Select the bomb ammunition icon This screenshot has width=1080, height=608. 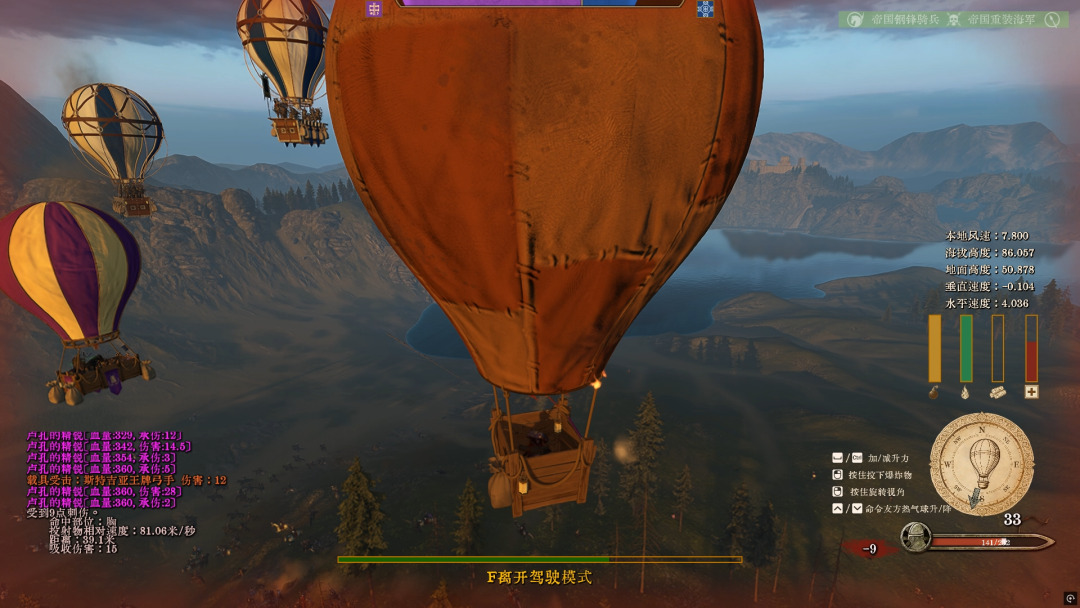click(x=935, y=393)
